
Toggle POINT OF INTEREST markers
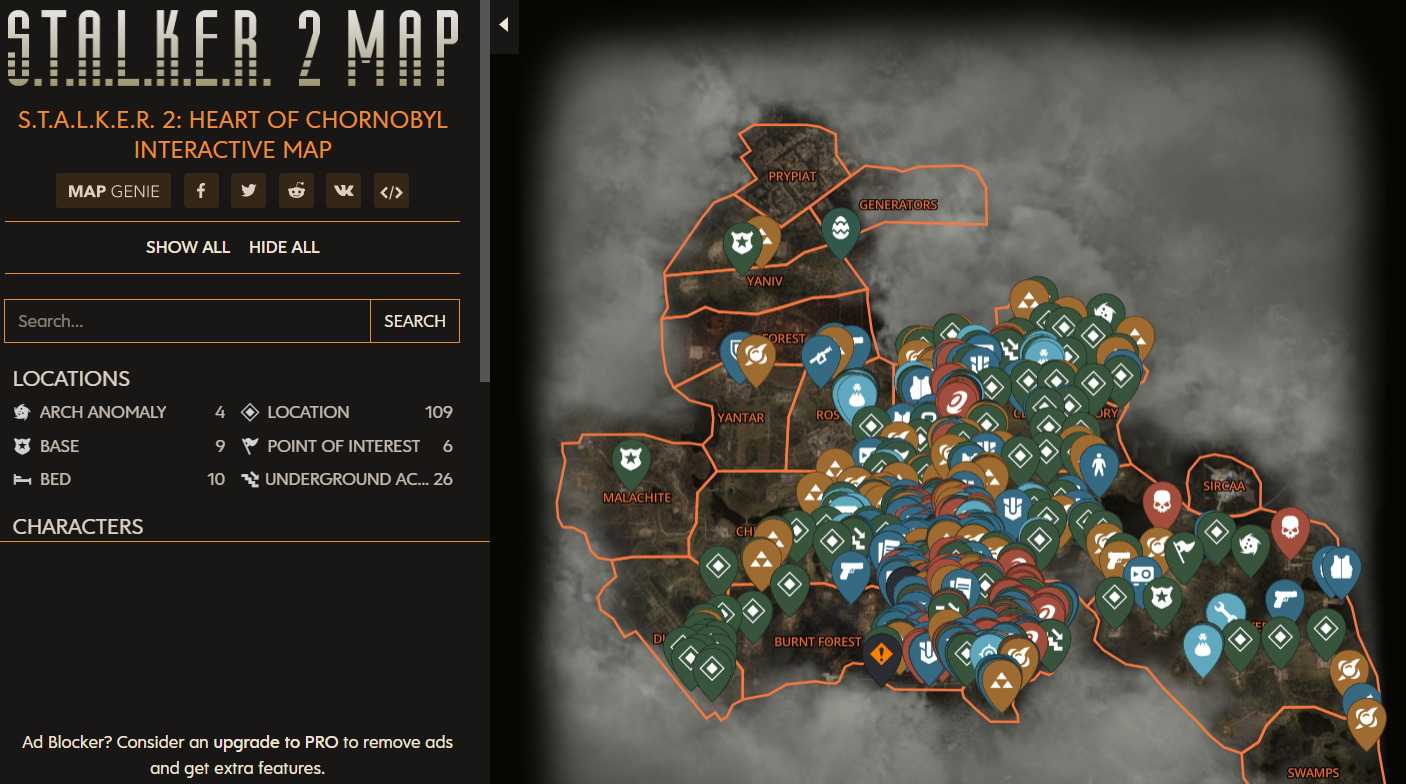coord(344,446)
